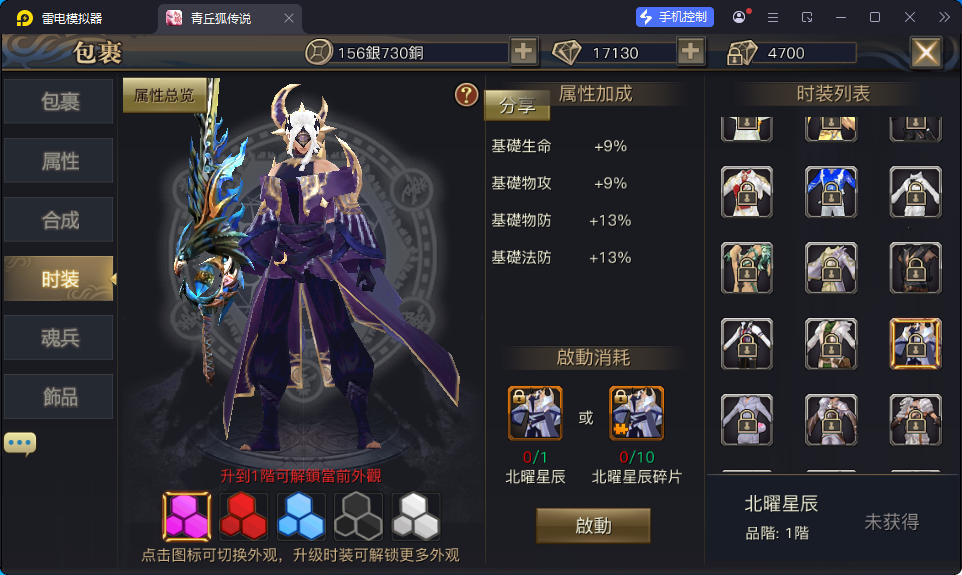Choose the red hexagon appearance swatch
Image resolution: width=962 pixels, height=575 pixels.
pos(243,516)
